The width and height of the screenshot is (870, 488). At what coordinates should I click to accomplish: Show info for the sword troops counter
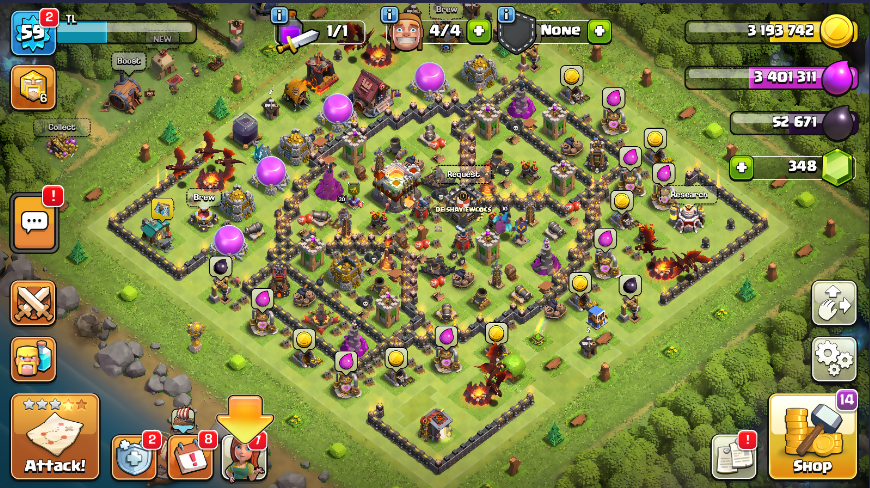(x=280, y=15)
